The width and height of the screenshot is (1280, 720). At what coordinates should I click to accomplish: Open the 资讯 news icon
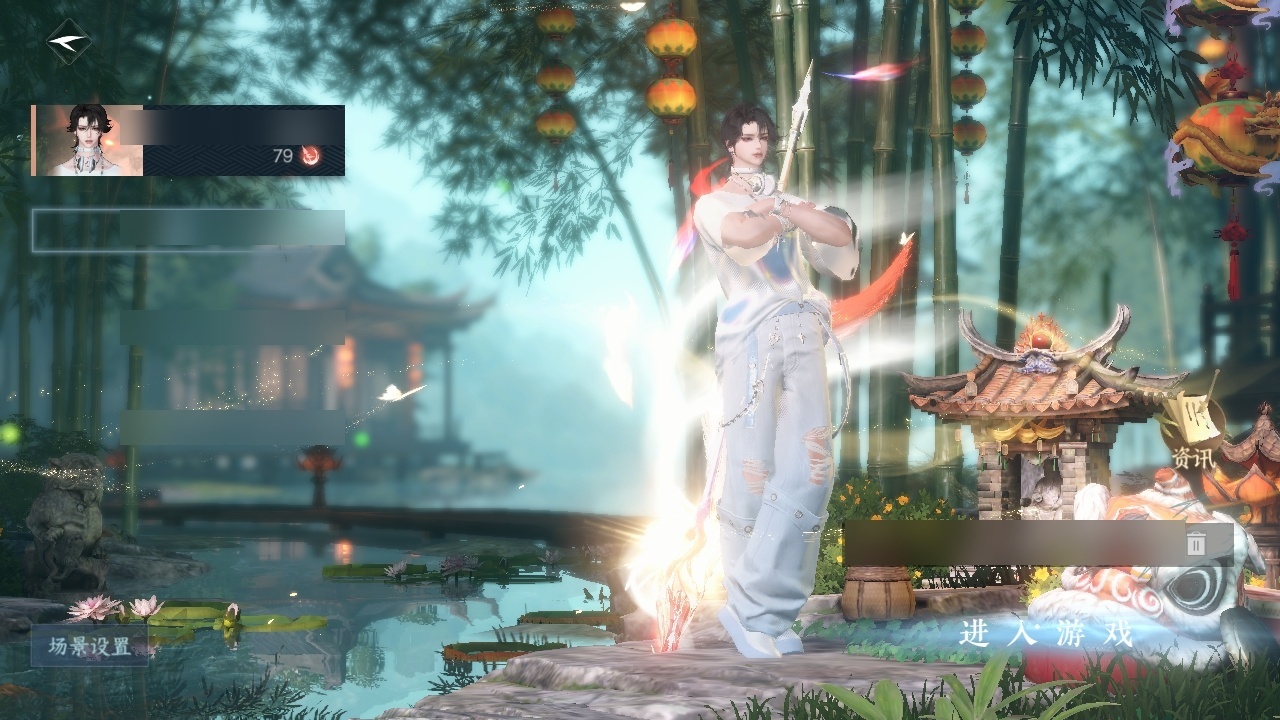1193,435
